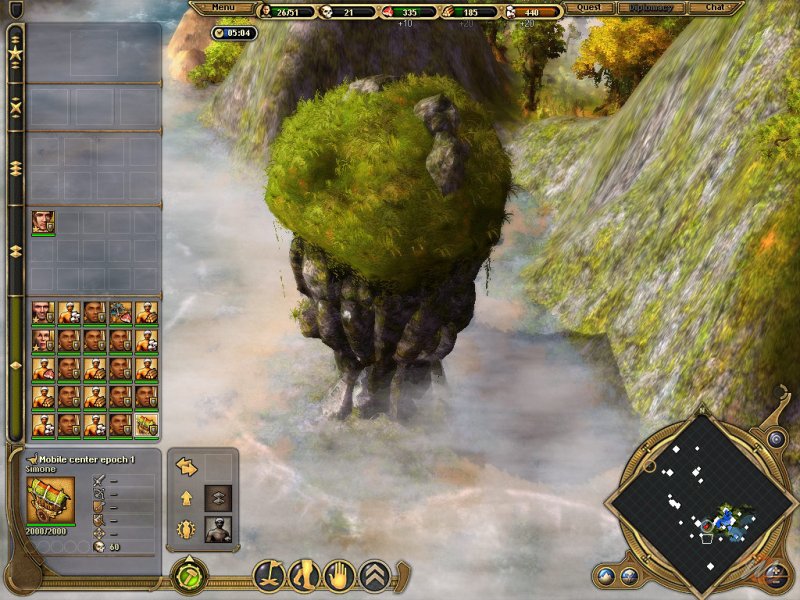This screenshot has width=800, height=600.
Task: Select the flag rally command
Action: (x=268, y=574)
